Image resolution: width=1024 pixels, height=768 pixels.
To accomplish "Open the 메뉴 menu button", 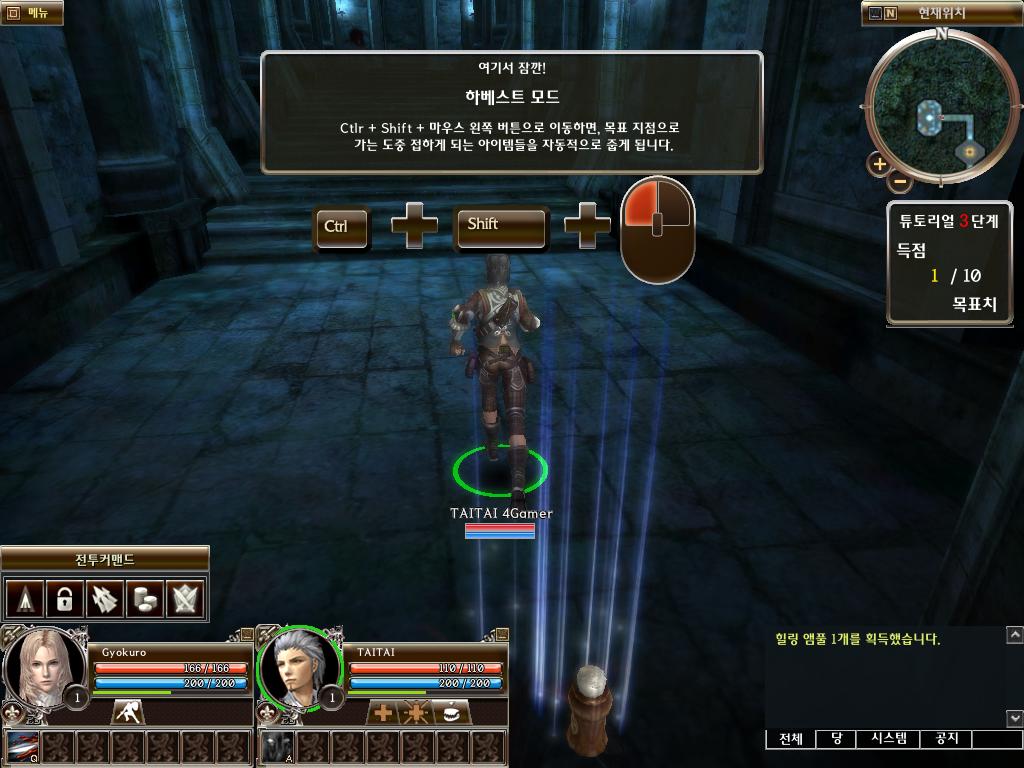I will pyautogui.click(x=31, y=13).
